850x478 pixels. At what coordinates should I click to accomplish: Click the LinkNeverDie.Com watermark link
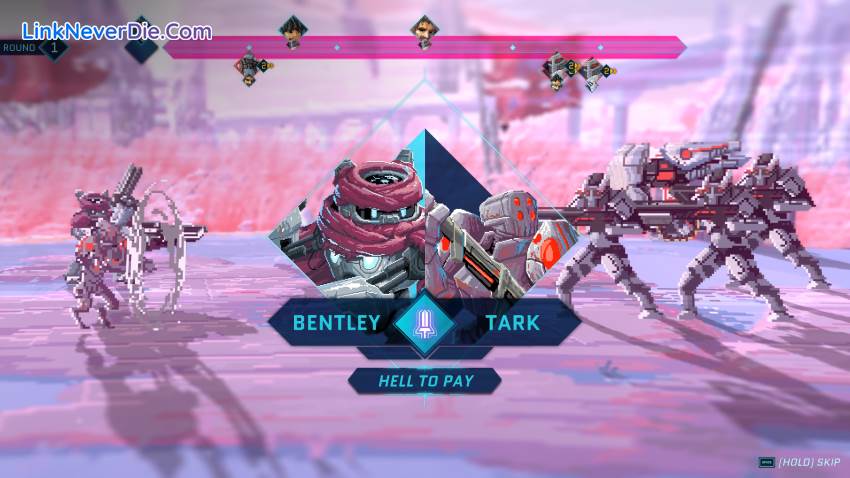[x=107, y=31]
